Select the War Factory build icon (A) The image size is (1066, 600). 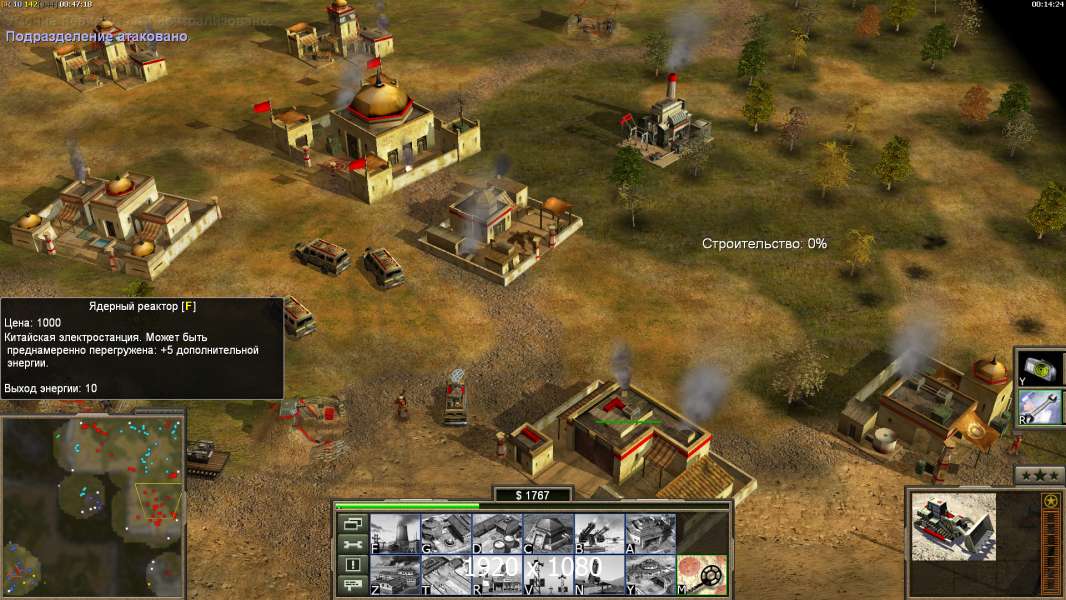[x=650, y=533]
